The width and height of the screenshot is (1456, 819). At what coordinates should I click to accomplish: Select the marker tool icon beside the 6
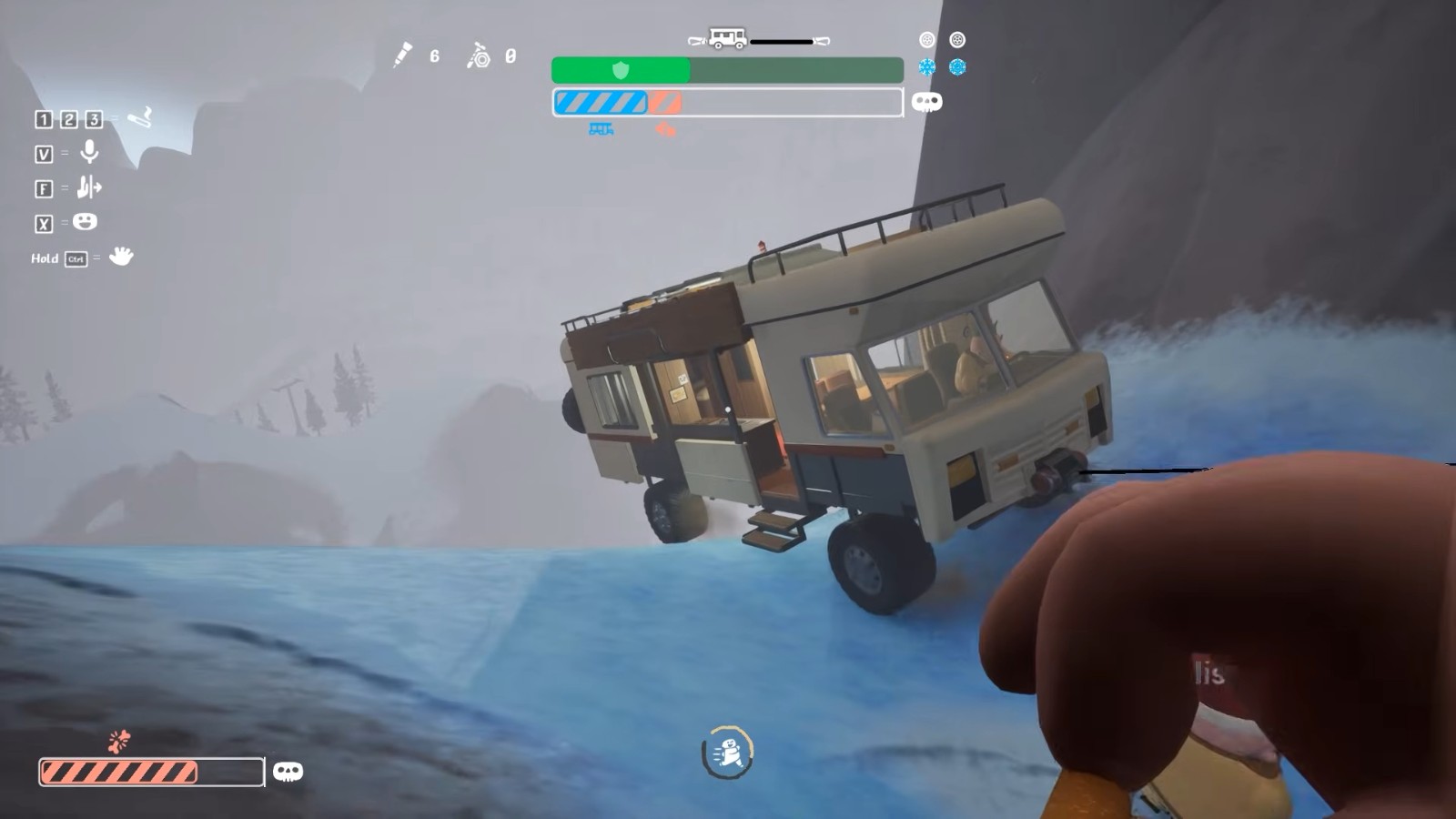click(402, 56)
